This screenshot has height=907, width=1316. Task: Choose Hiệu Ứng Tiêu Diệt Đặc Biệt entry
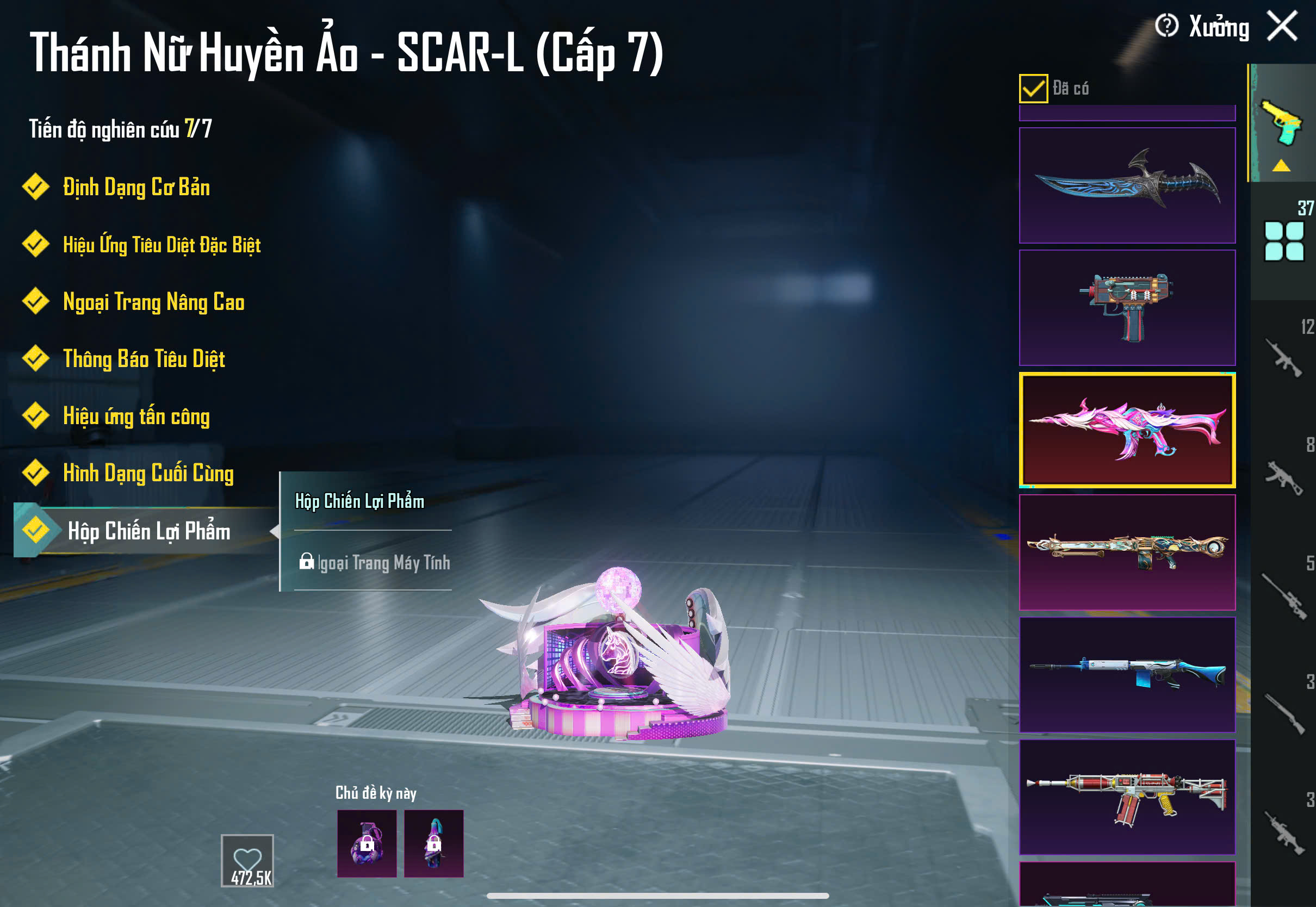click(162, 244)
